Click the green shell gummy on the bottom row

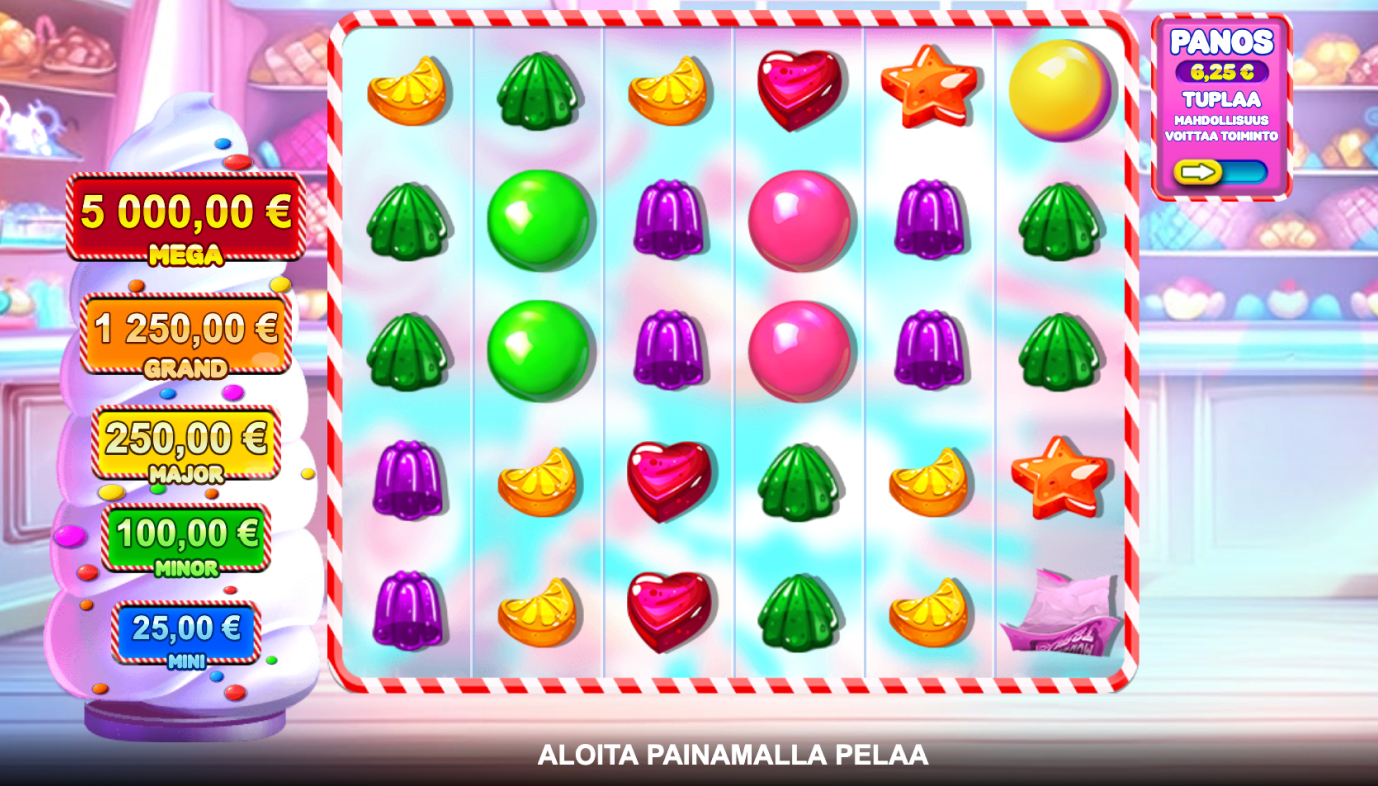coord(800,615)
